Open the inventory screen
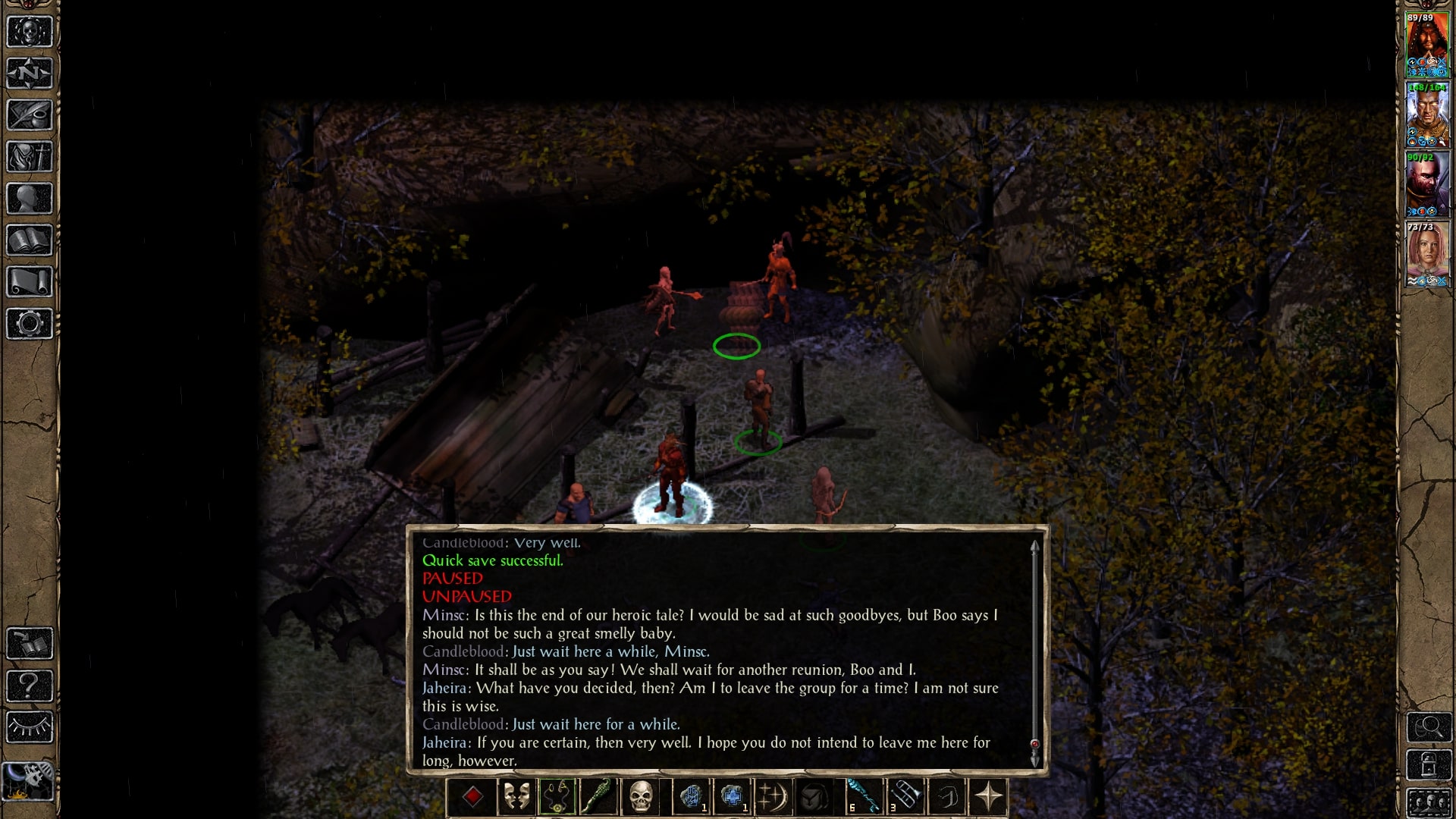This screenshot has height=819, width=1456. coord(30,157)
